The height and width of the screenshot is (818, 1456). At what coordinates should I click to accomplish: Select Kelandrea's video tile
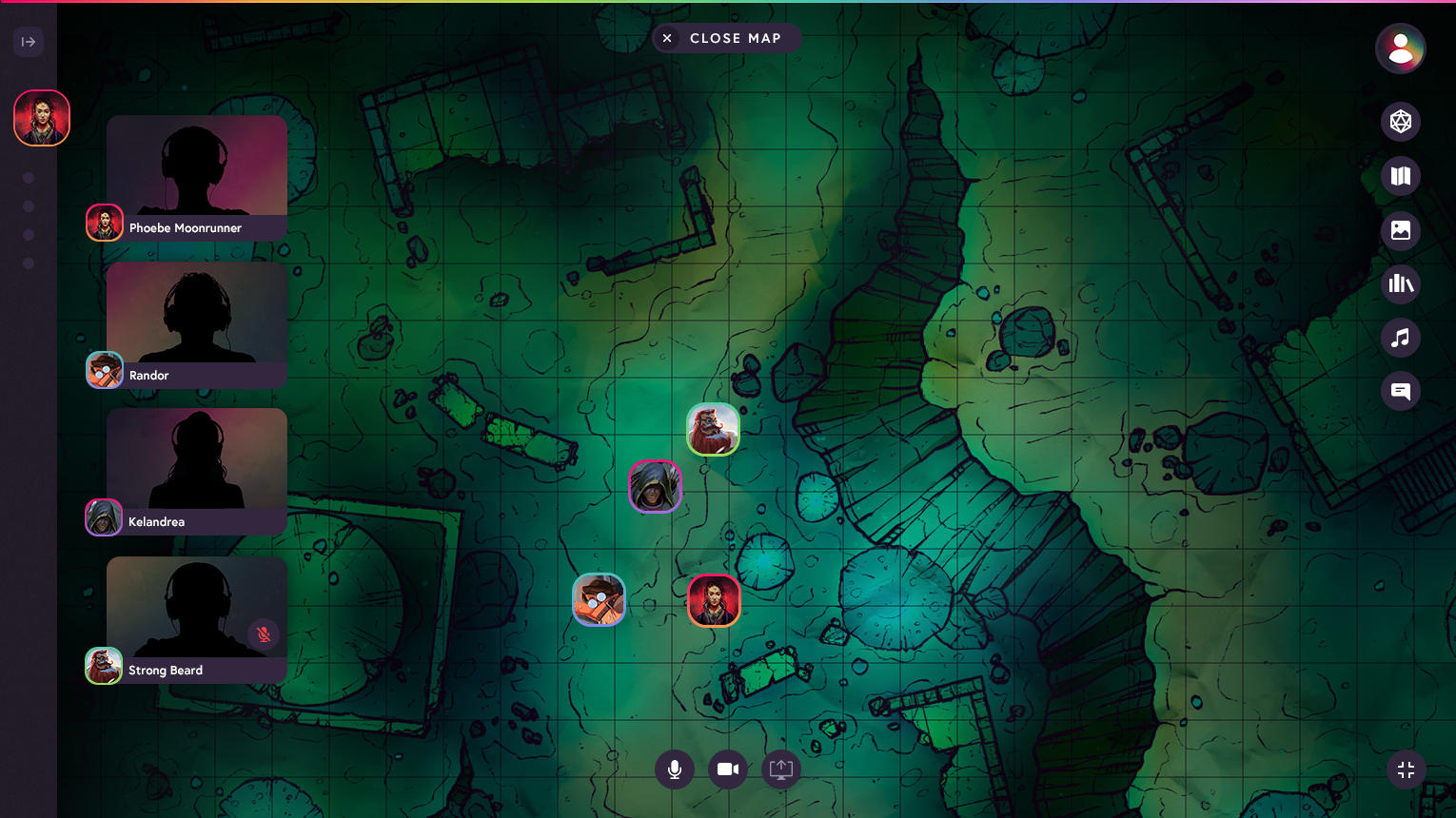click(197, 460)
